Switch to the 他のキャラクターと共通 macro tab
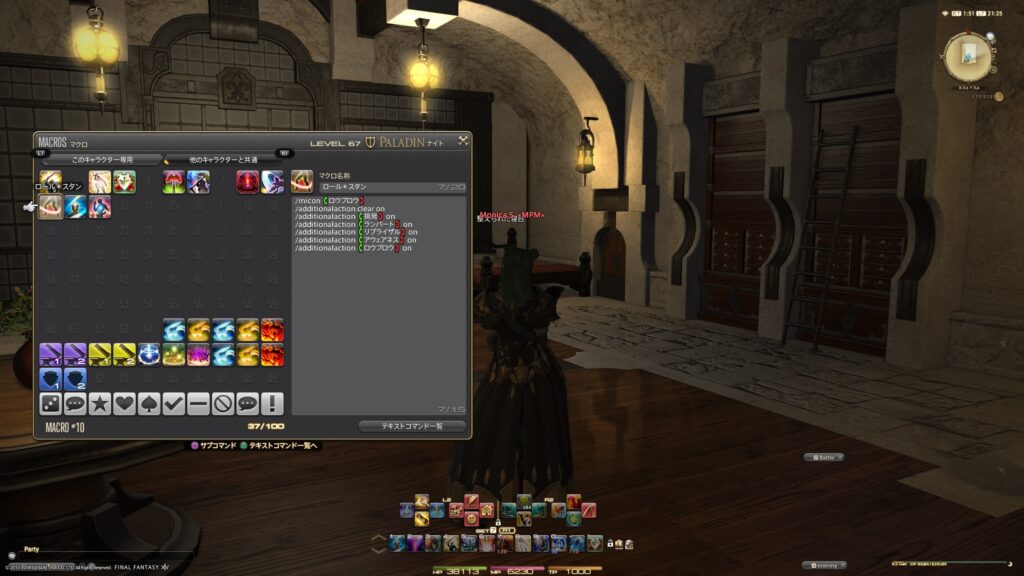The image size is (1024, 576). (x=224, y=159)
